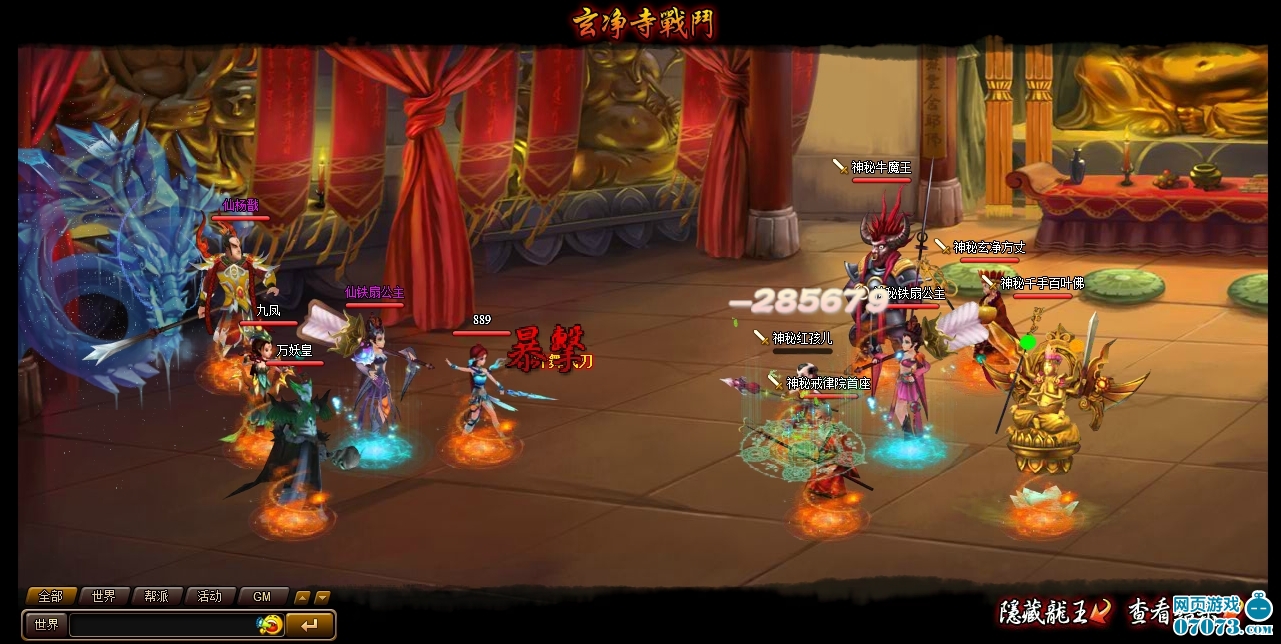1281x644 pixels.
Task: Switch to the GM chat tab
Action: click(262, 596)
